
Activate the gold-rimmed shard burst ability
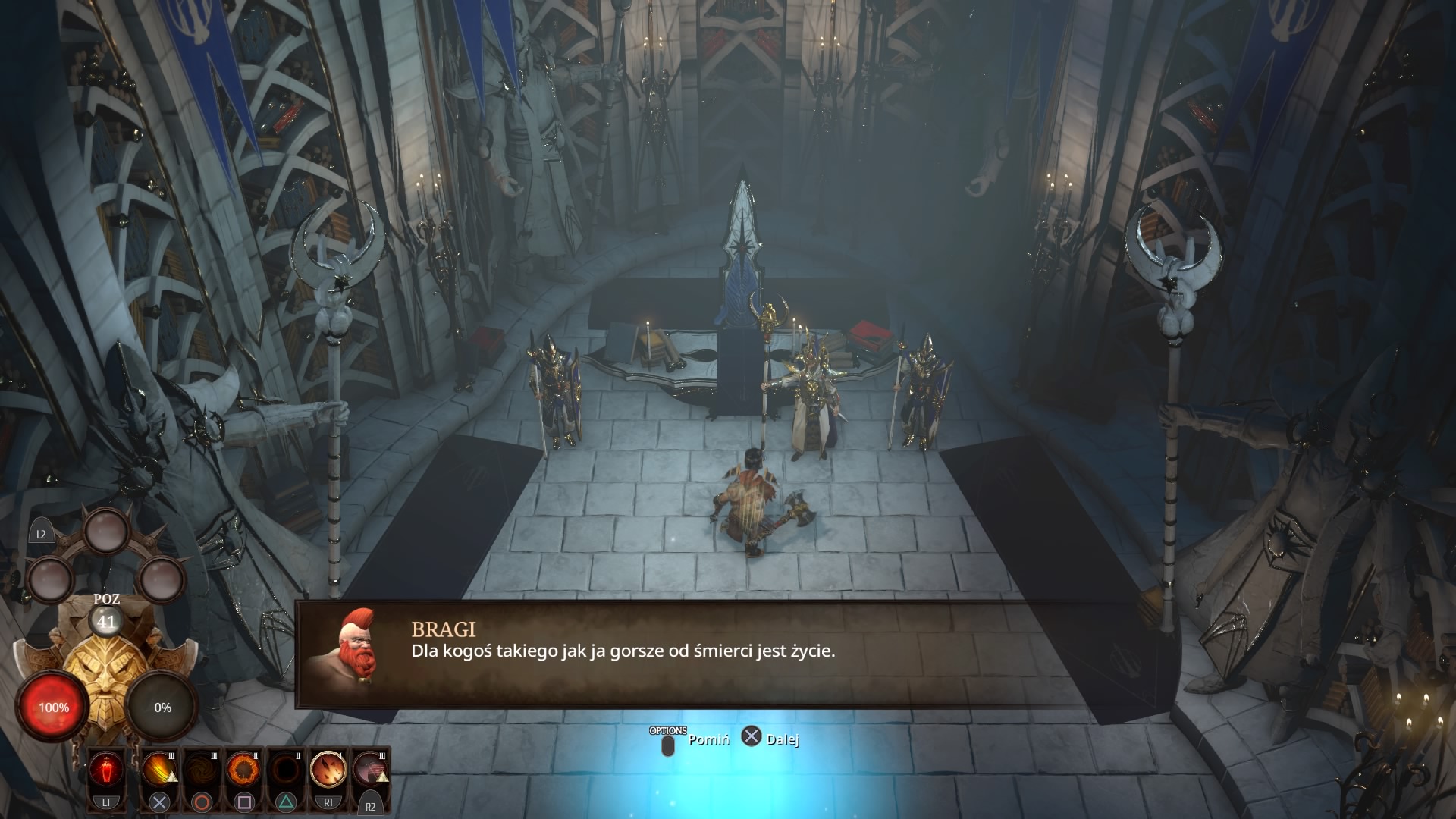click(x=328, y=770)
